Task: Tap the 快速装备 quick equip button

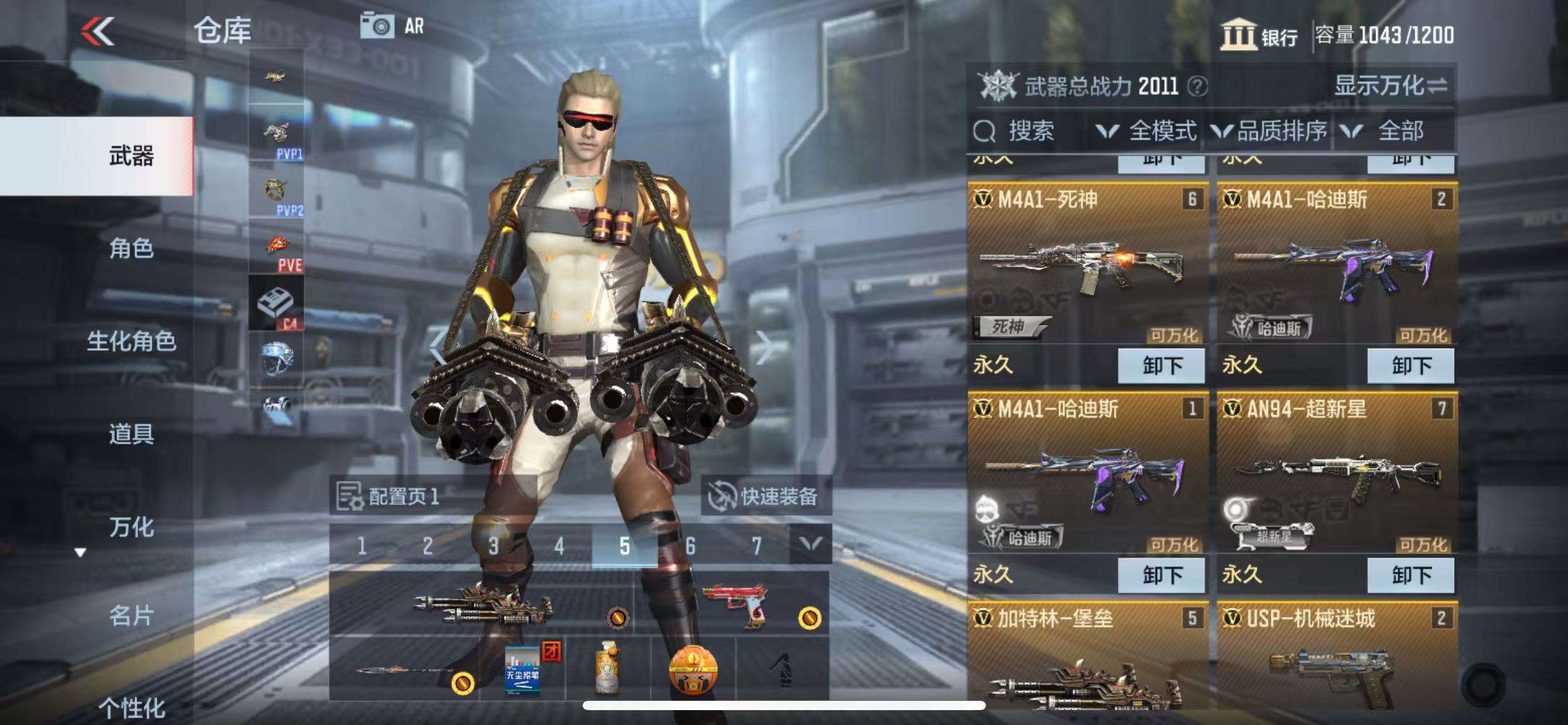Action: pos(765,496)
